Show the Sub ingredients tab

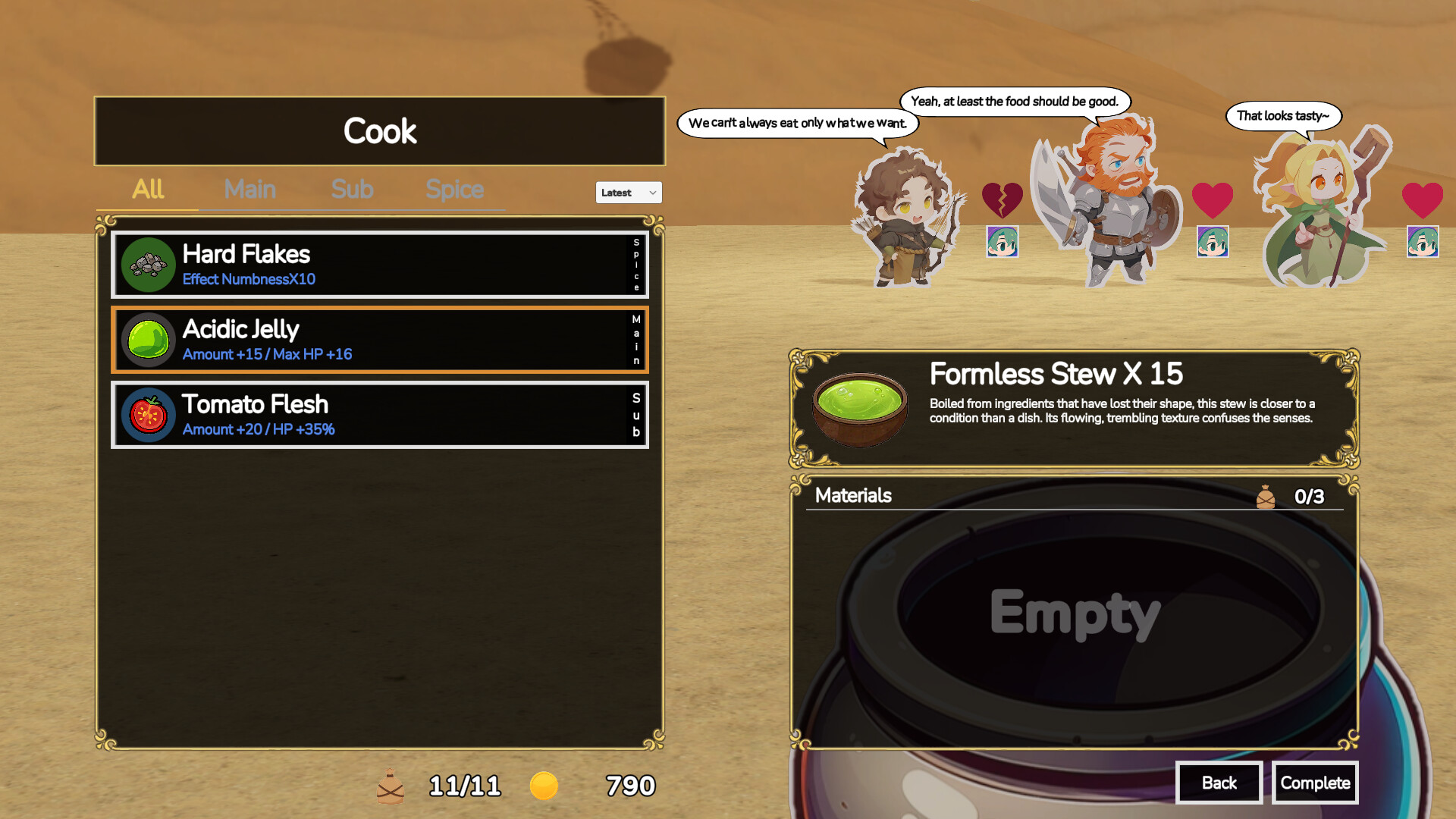coord(352,190)
